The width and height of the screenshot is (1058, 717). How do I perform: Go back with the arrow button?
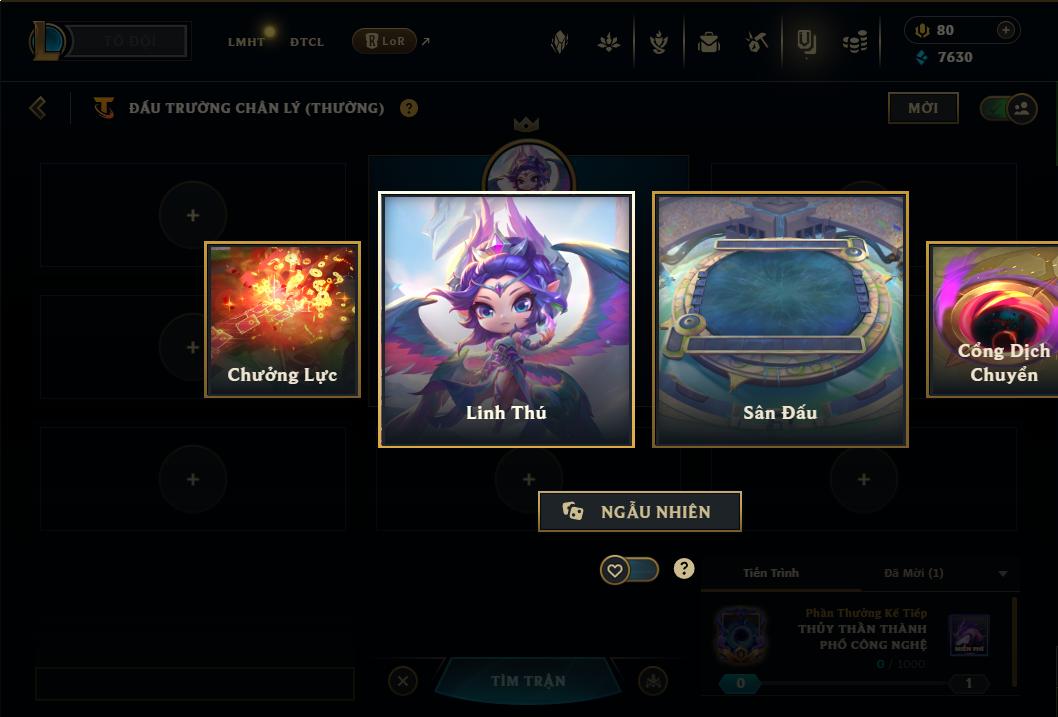38,107
